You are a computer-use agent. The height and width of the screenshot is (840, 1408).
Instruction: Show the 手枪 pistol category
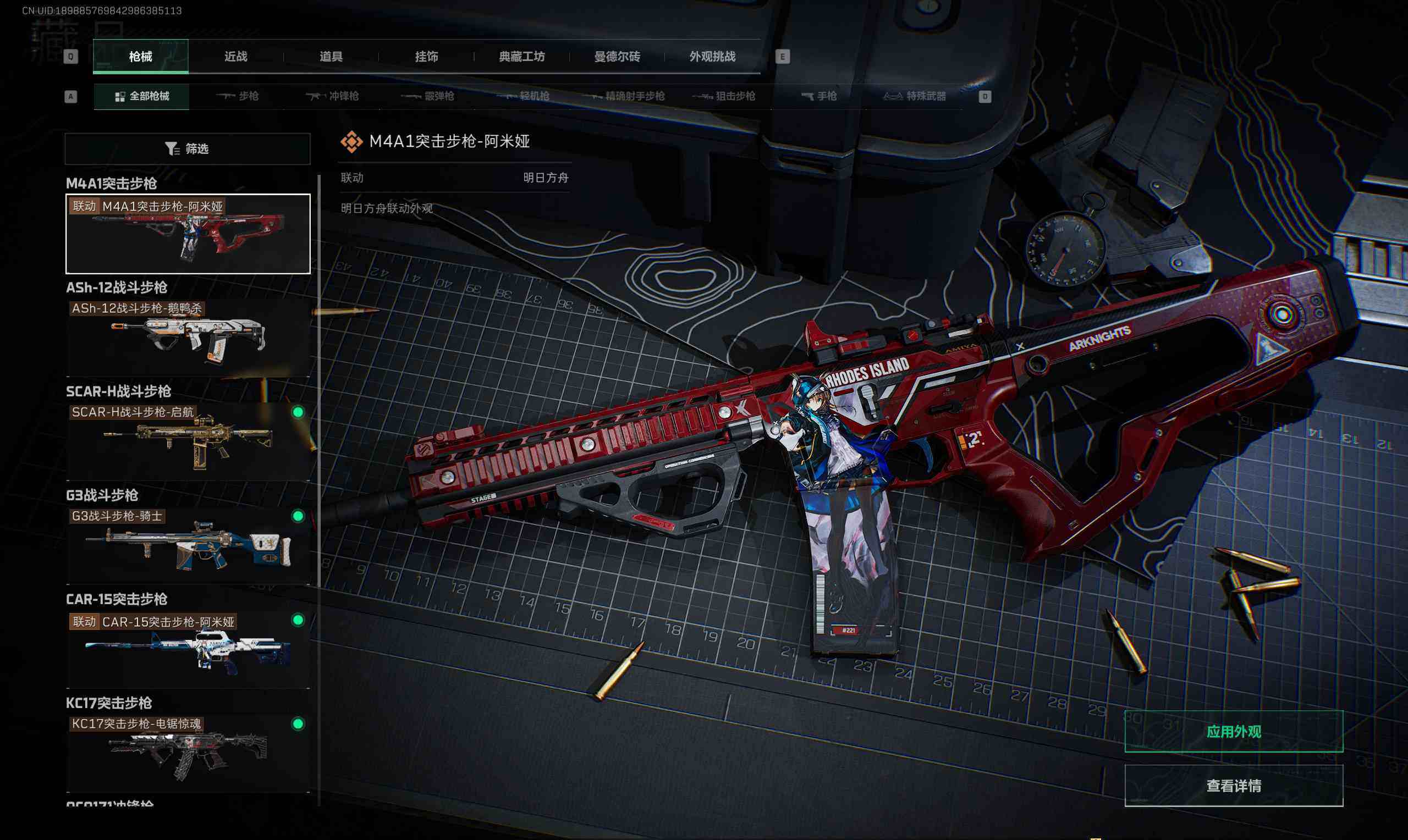(x=819, y=96)
